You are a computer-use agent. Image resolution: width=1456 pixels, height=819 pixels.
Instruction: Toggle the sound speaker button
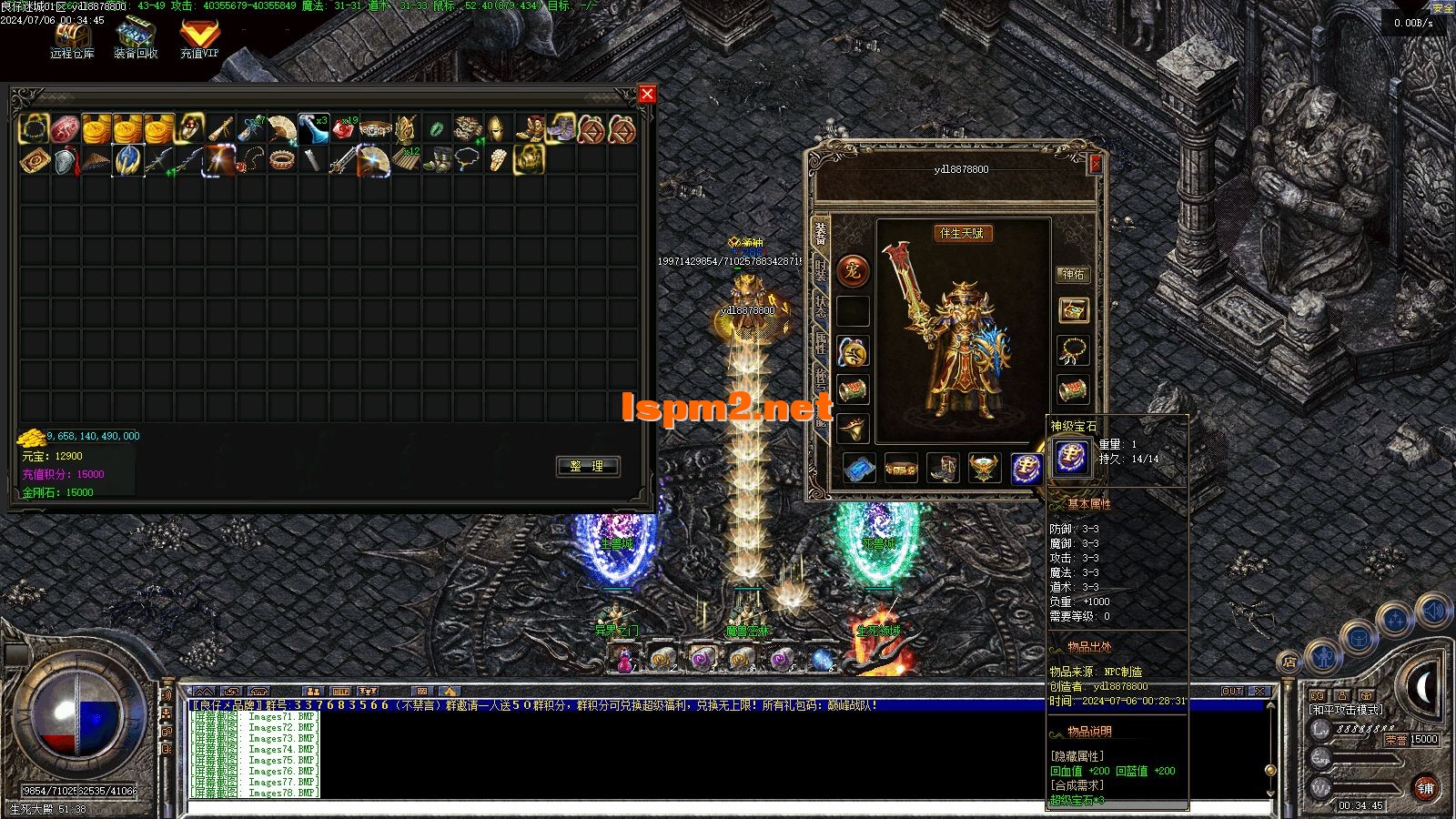click(x=1433, y=611)
